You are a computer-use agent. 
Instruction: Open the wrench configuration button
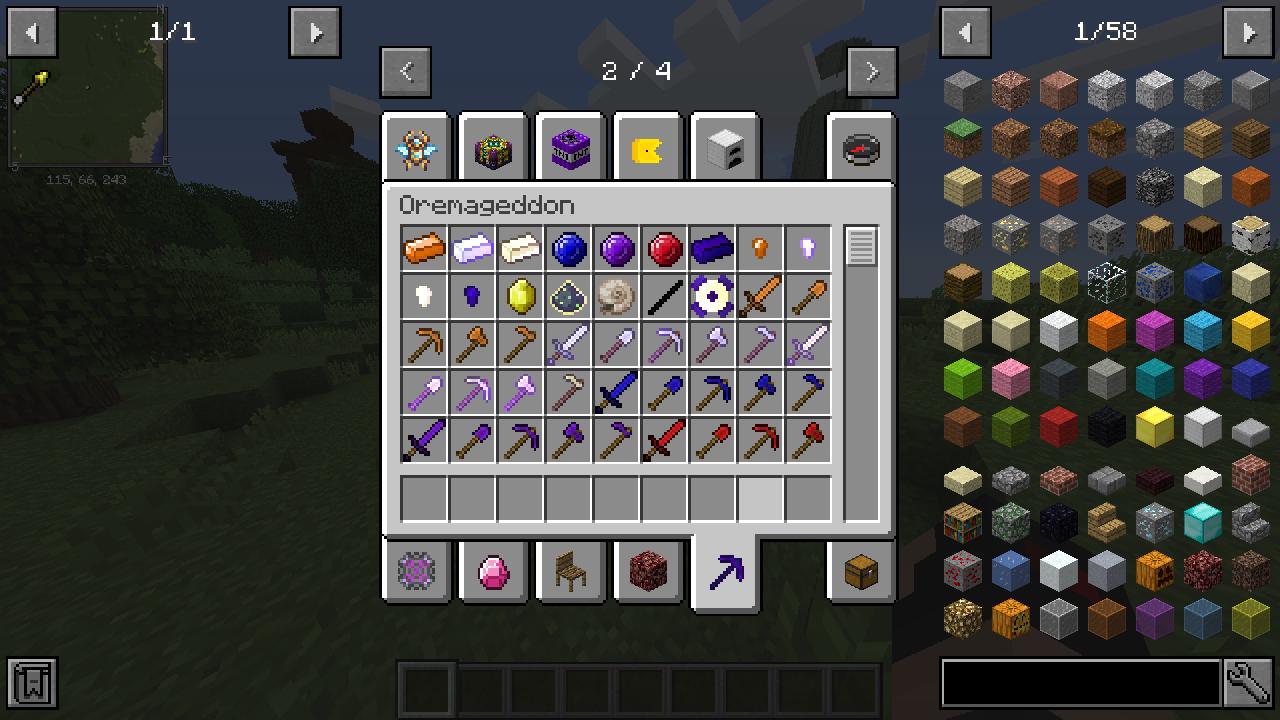1249,684
